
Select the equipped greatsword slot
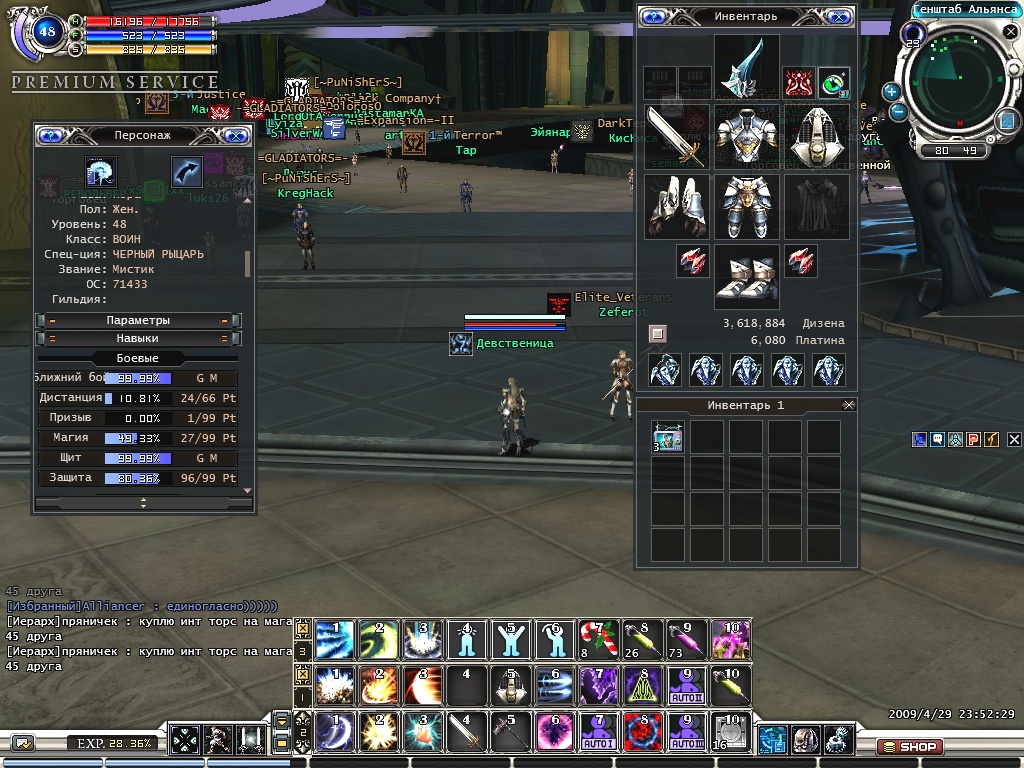tap(676, 135)
